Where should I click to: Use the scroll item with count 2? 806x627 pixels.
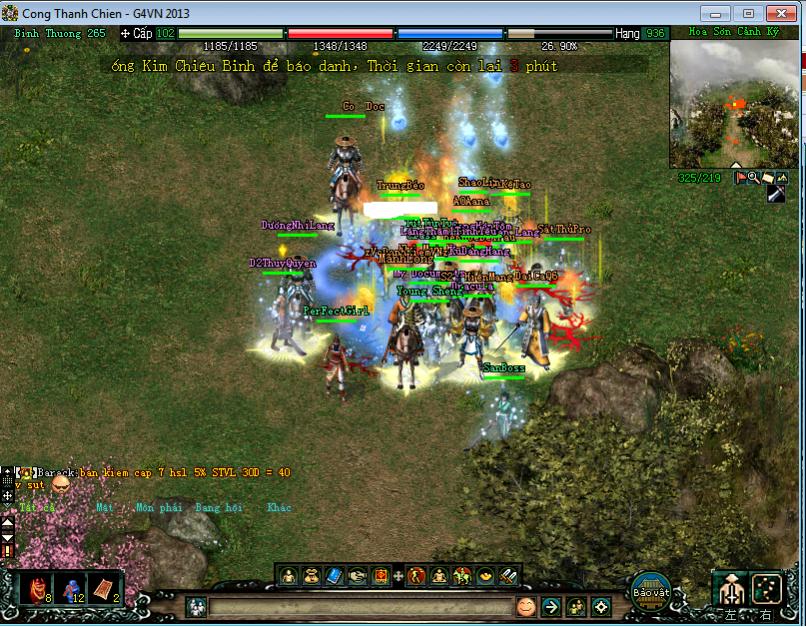[x=104, y=589]
